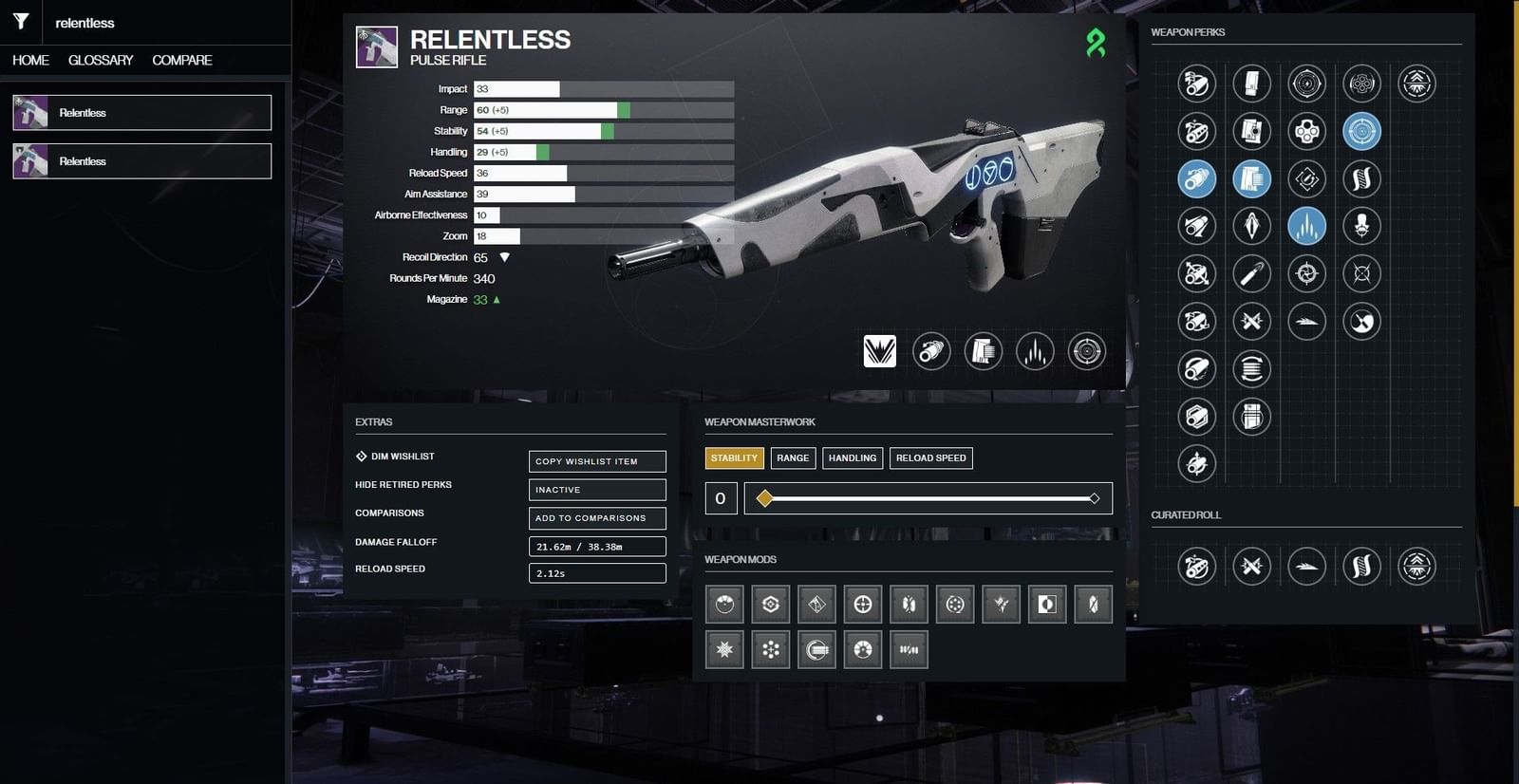Screen dimensions: 1519x784
Task: Select the blue highlighted trait perk icon
Action: (x=1306, y=226)
